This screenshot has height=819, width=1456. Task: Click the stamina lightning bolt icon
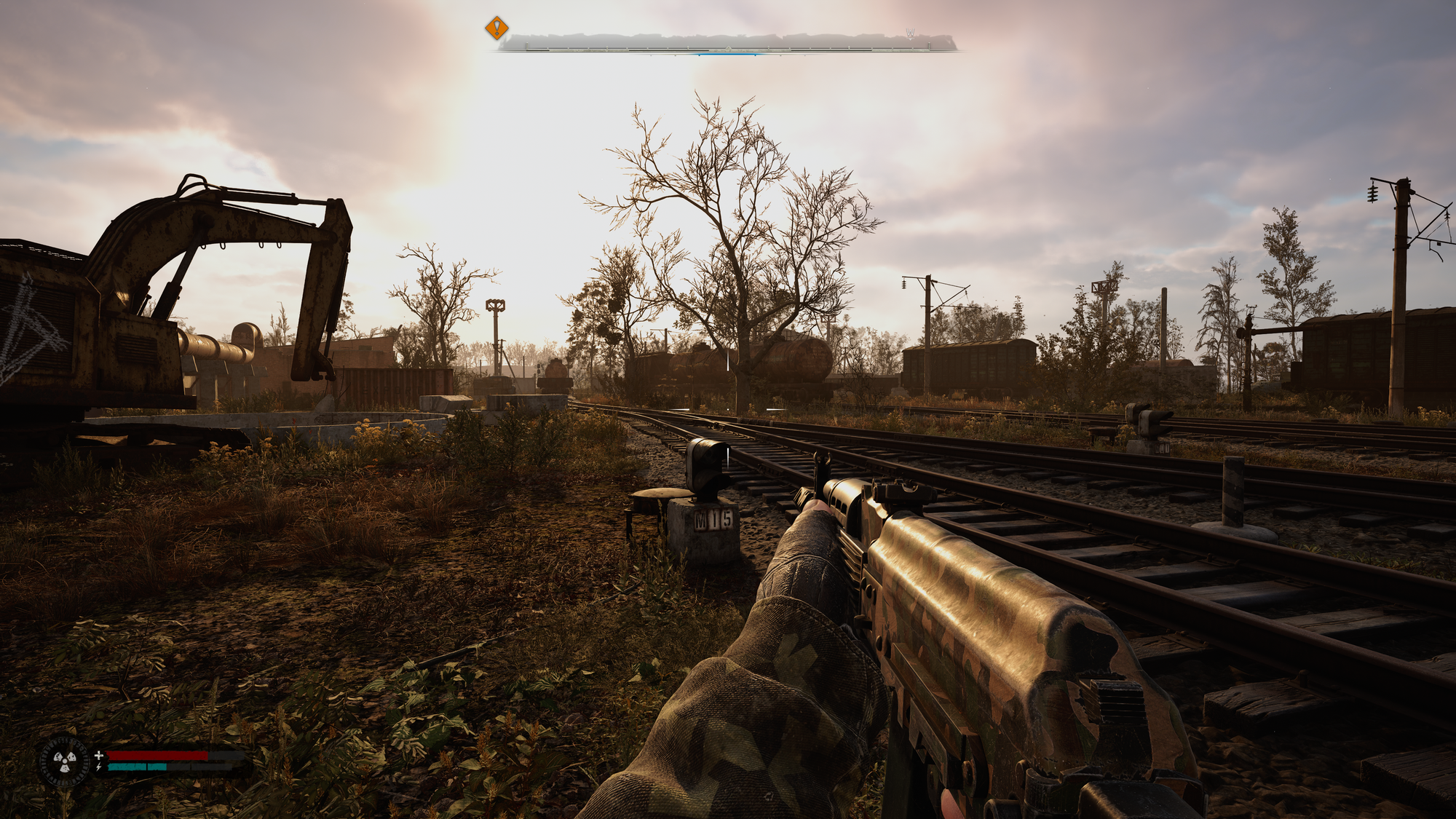click(98, 767)
